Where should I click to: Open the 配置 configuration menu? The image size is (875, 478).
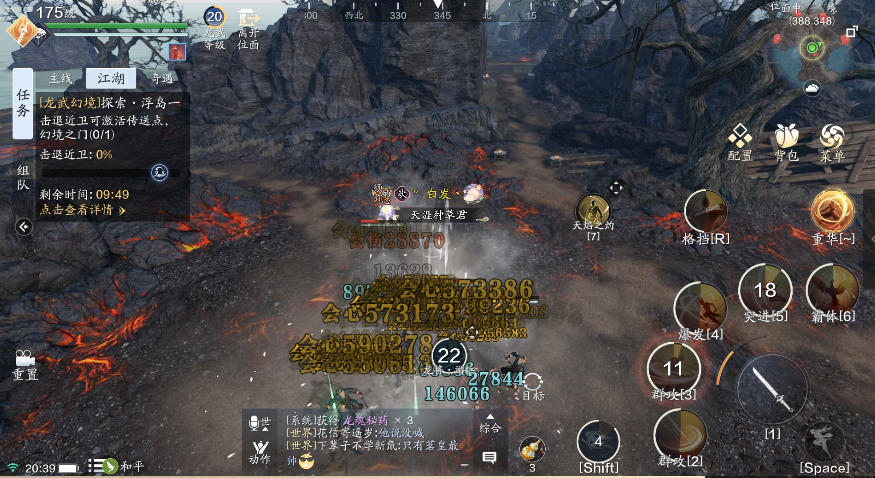point(740,141)
